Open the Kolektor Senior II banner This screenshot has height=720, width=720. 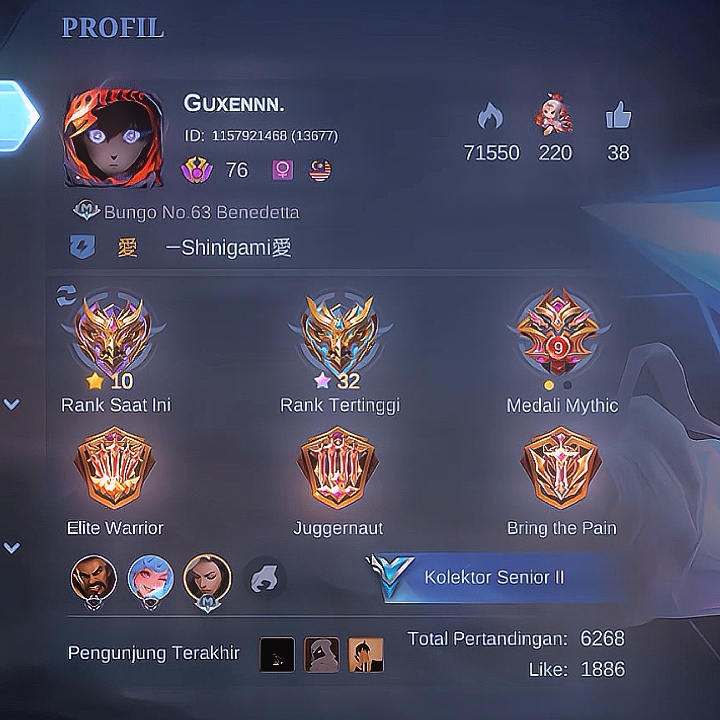click(493, 578)
